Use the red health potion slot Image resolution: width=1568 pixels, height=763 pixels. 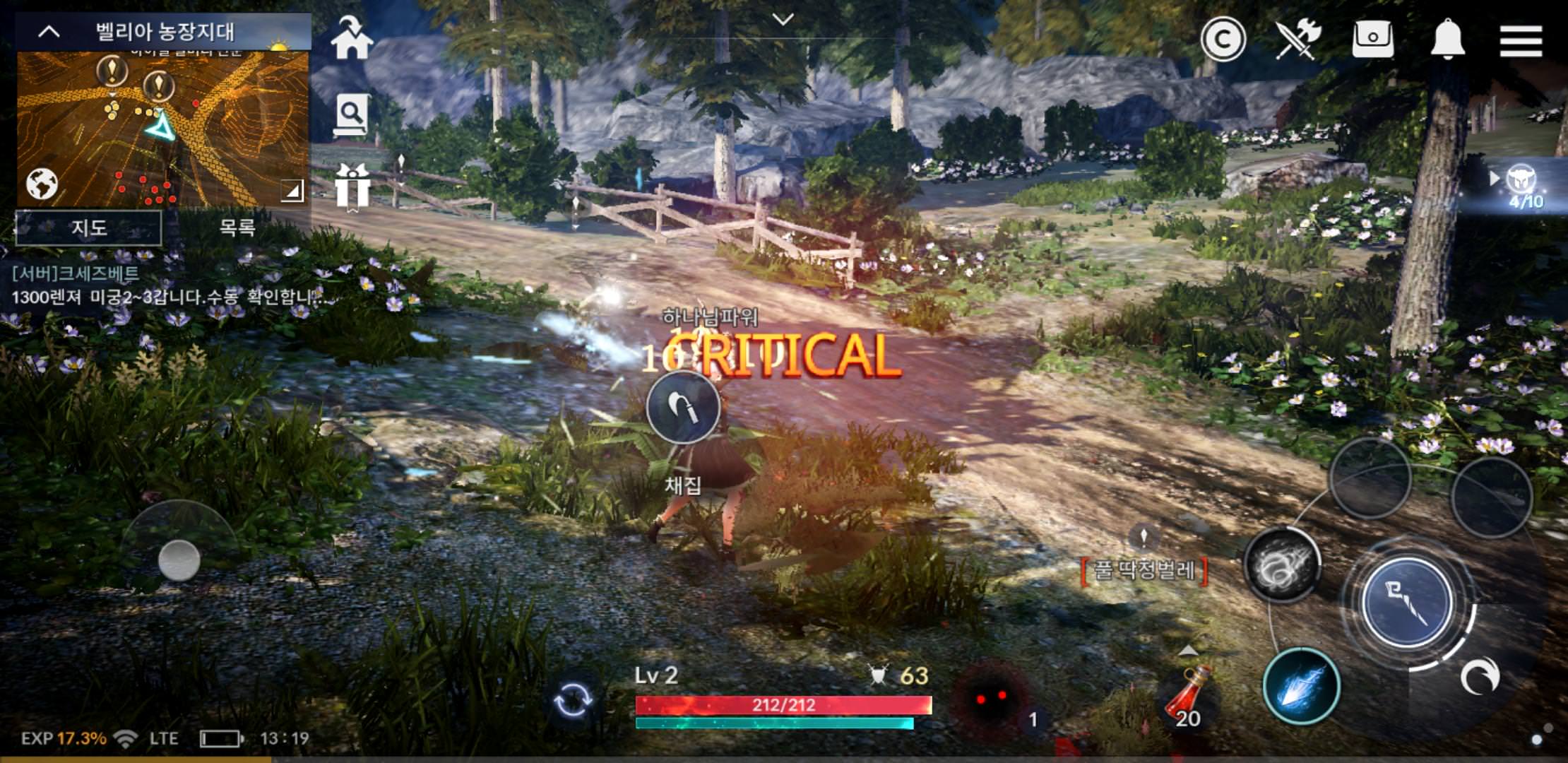1187,697
